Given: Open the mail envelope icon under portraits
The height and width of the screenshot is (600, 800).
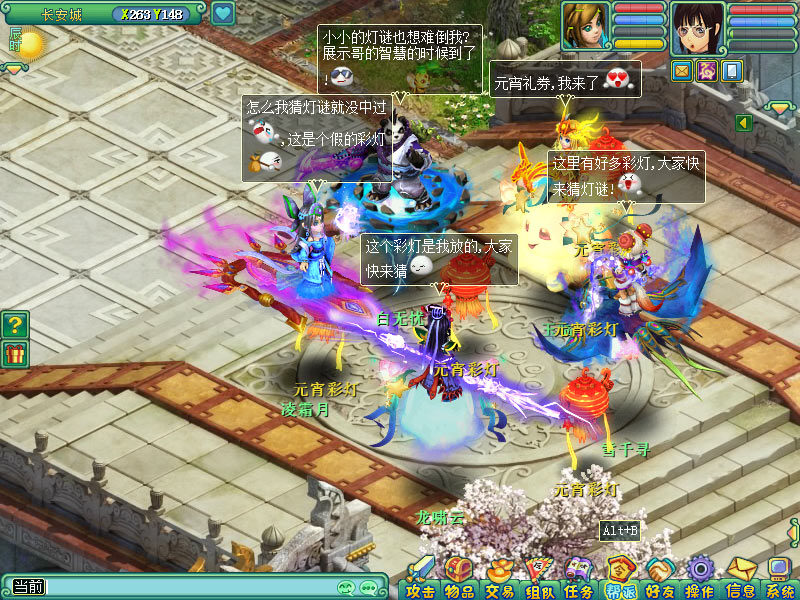Looking at the screenshot, I should pyautogui.click(x=682, y=70).
